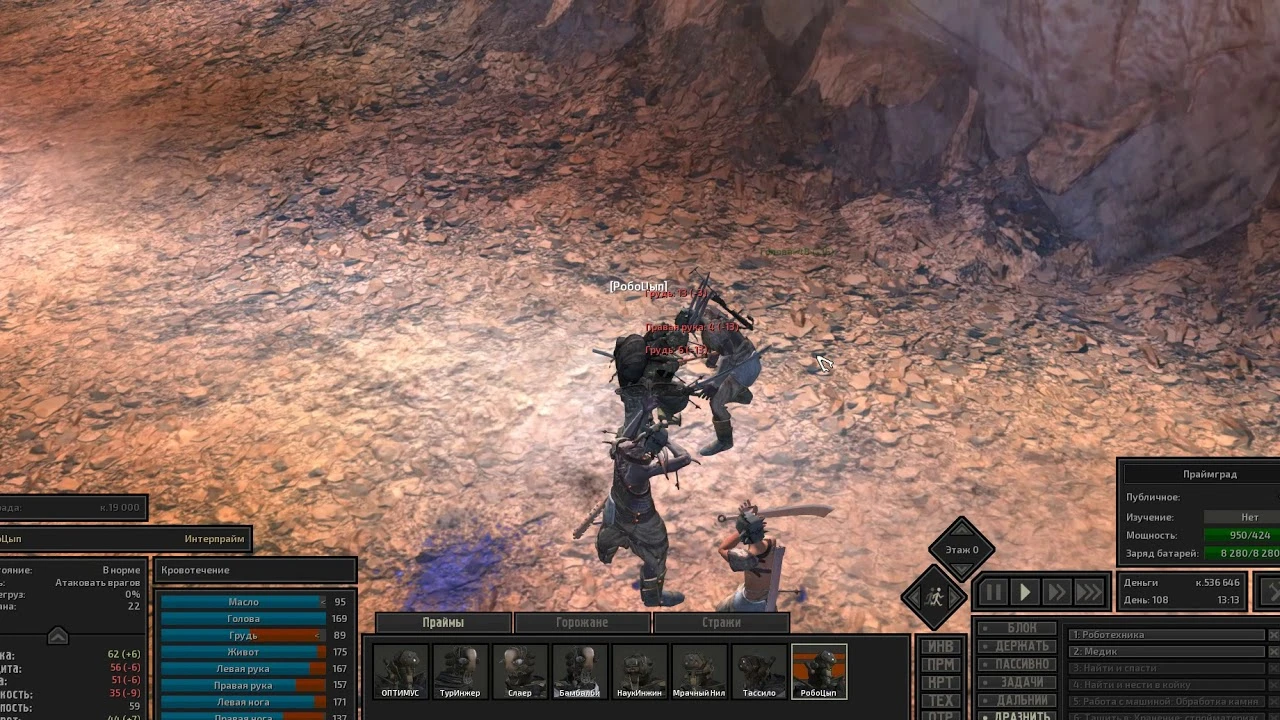
Task: Click the running-man movement speed icon
Action: click(x=936, y=596)
